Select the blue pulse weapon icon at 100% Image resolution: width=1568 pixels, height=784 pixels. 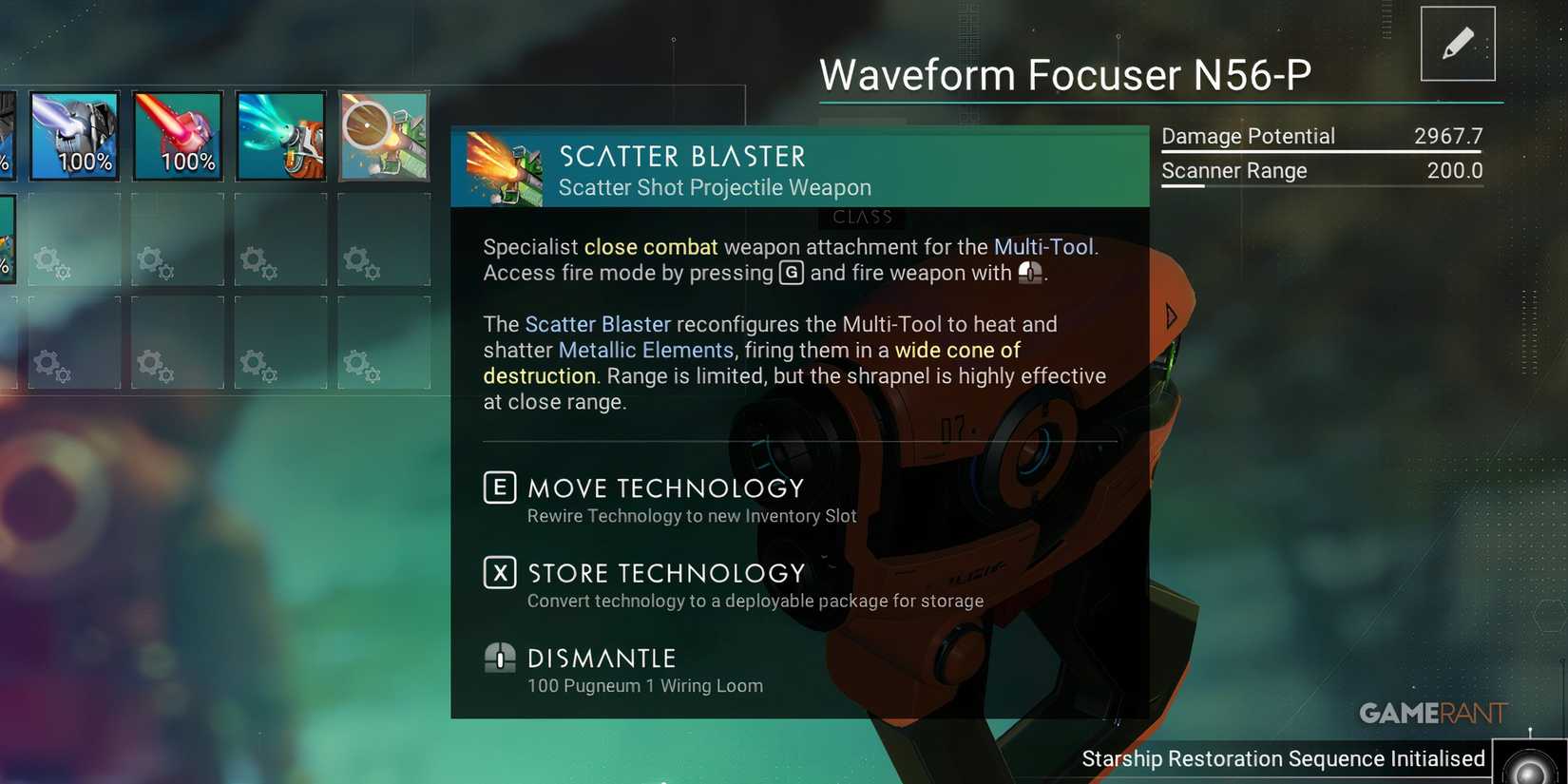[x=73, y=135]
